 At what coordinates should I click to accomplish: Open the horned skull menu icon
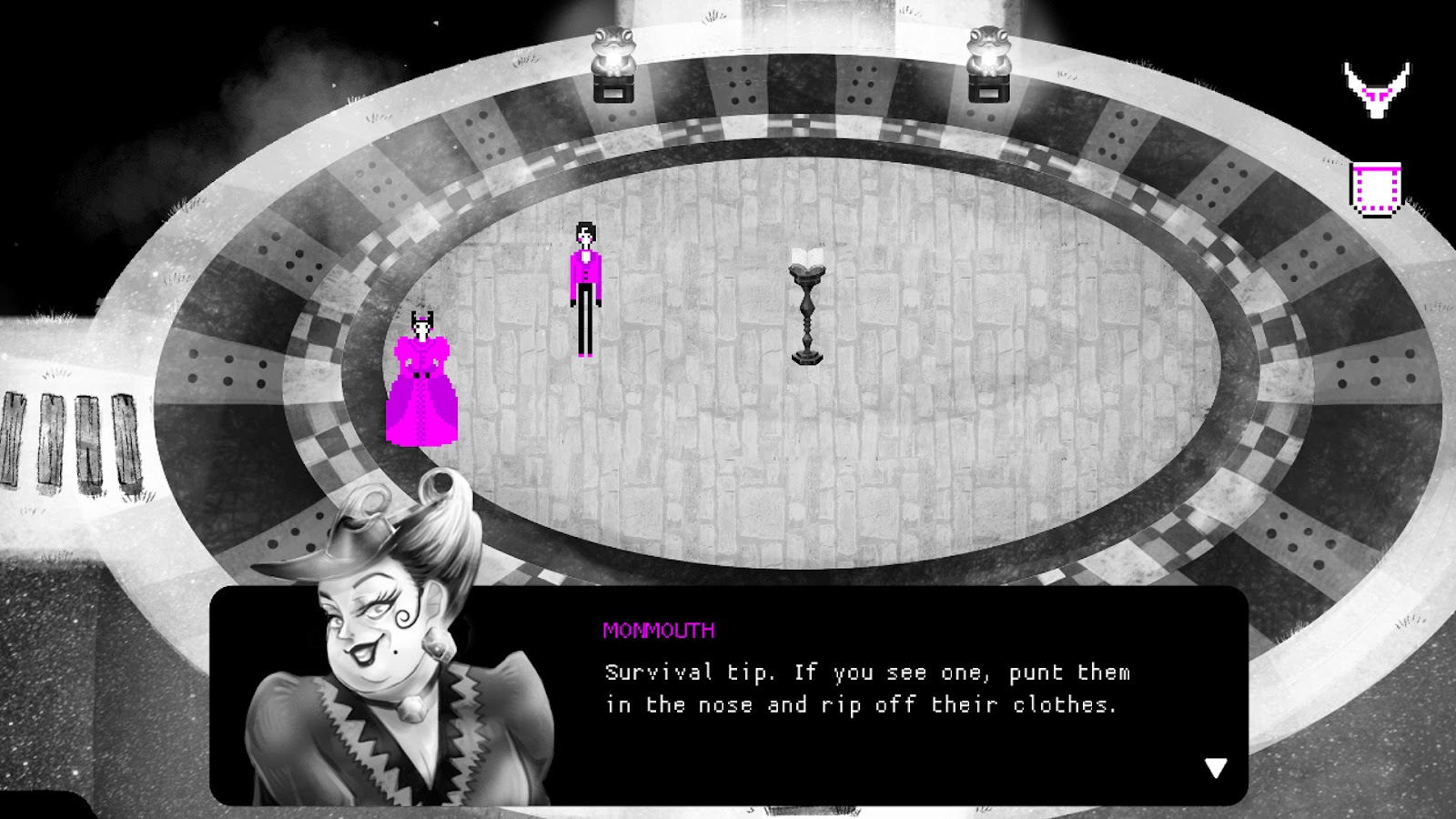1377,89
